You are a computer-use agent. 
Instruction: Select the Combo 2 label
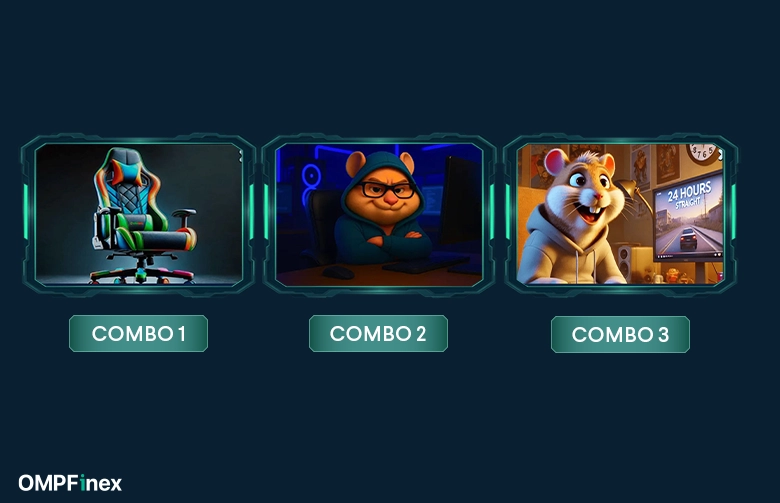[378, 334]
